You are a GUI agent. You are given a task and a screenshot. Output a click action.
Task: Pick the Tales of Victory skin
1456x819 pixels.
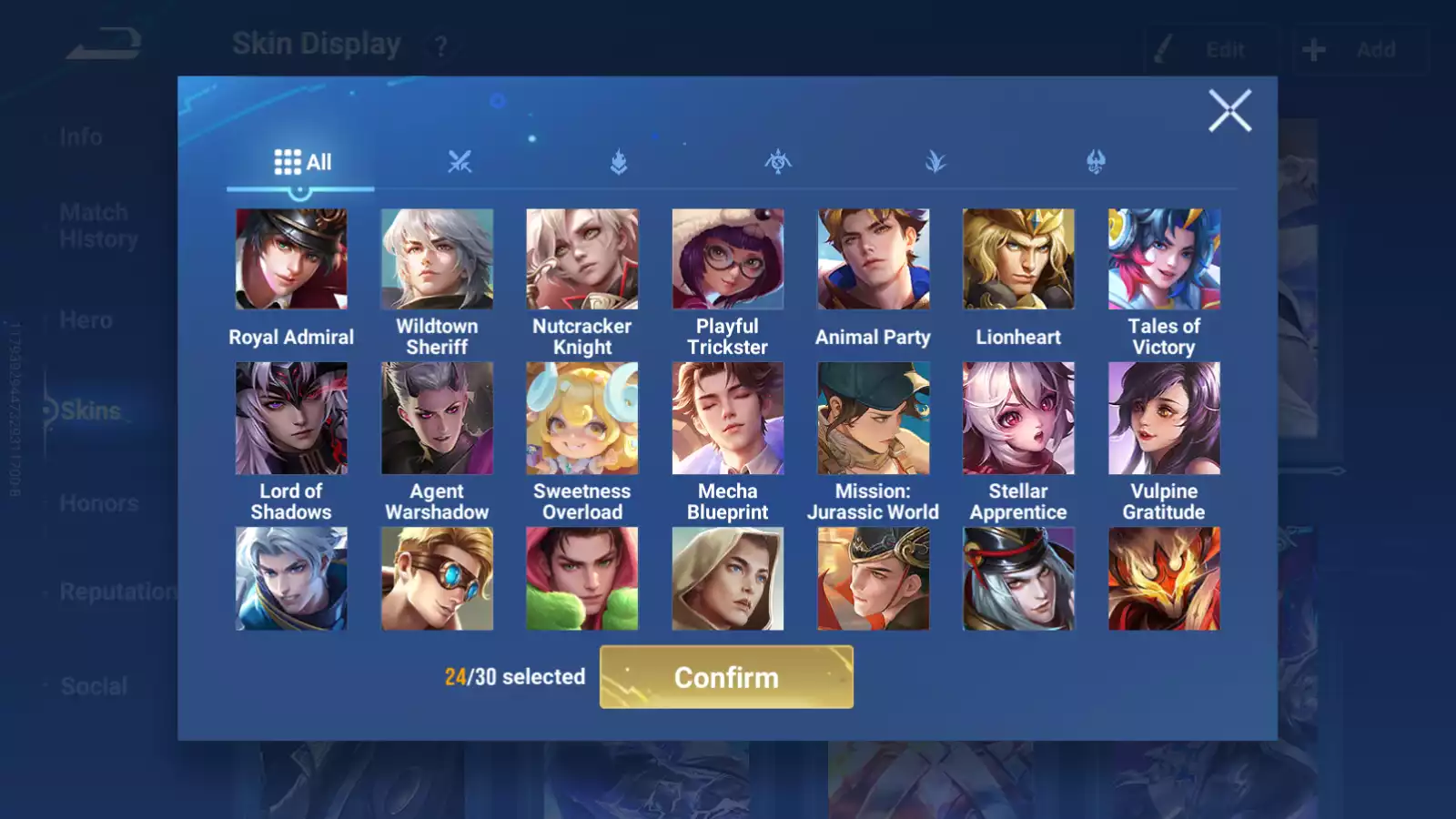[1164, 259]
